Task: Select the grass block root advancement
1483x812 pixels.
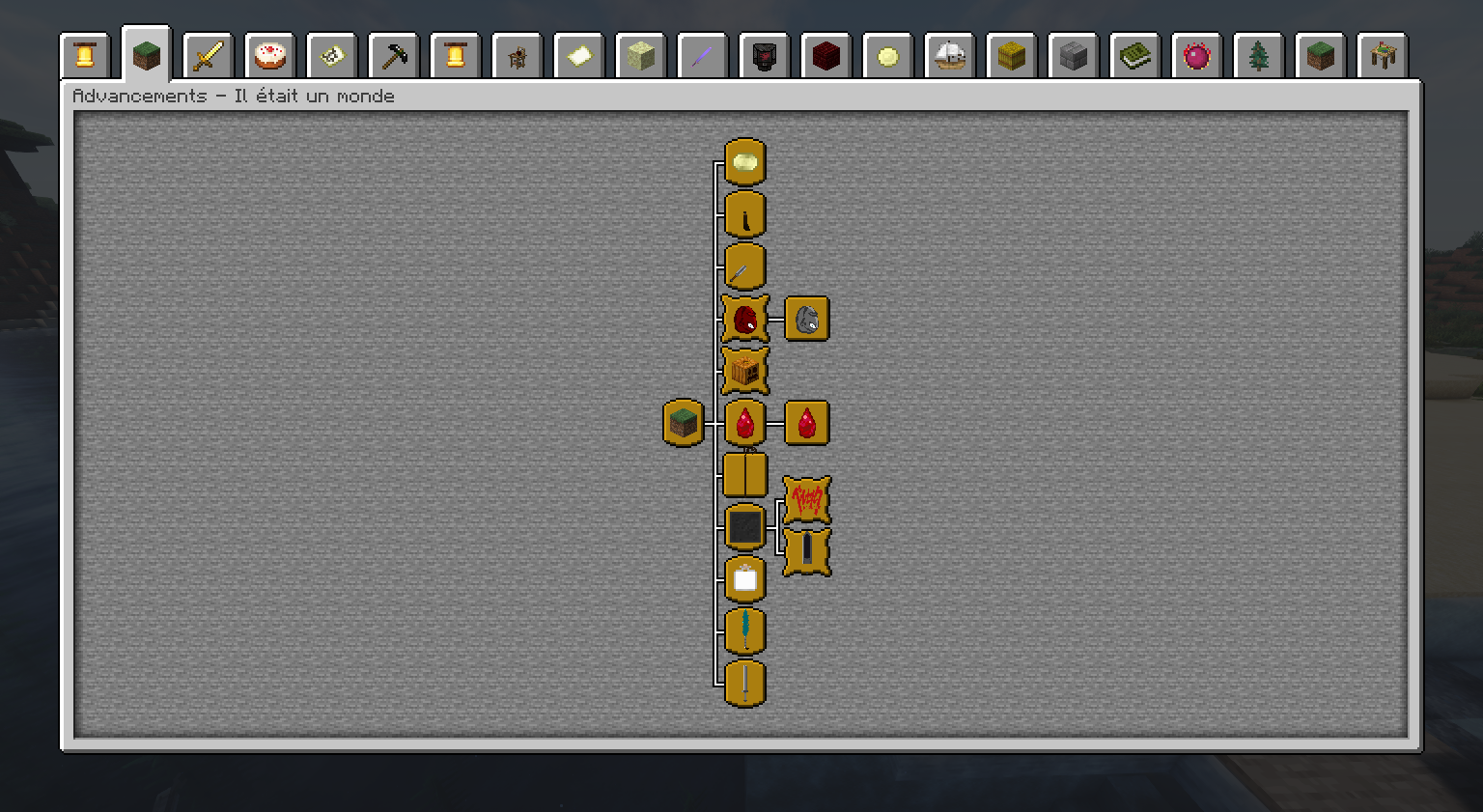Action: [684, 422]
